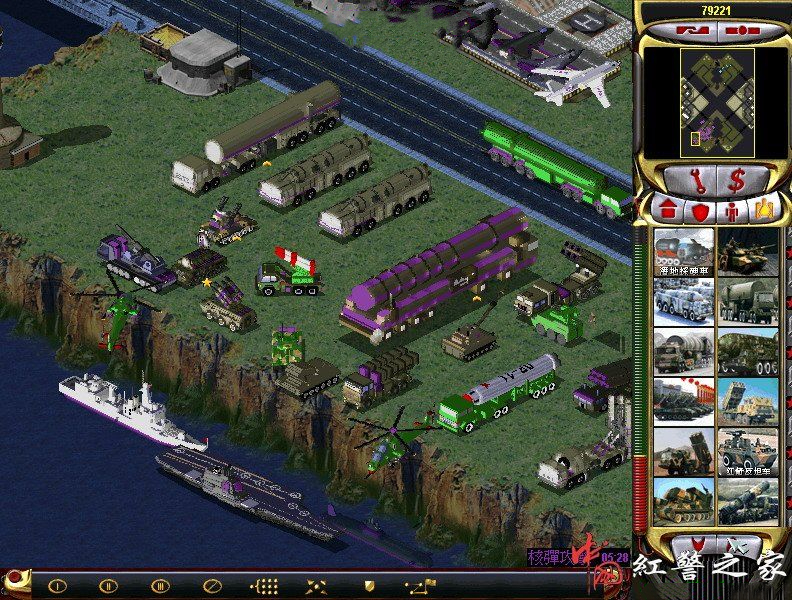Select control group three button
The height and width of the screenshot is (600, 792).
160,586
